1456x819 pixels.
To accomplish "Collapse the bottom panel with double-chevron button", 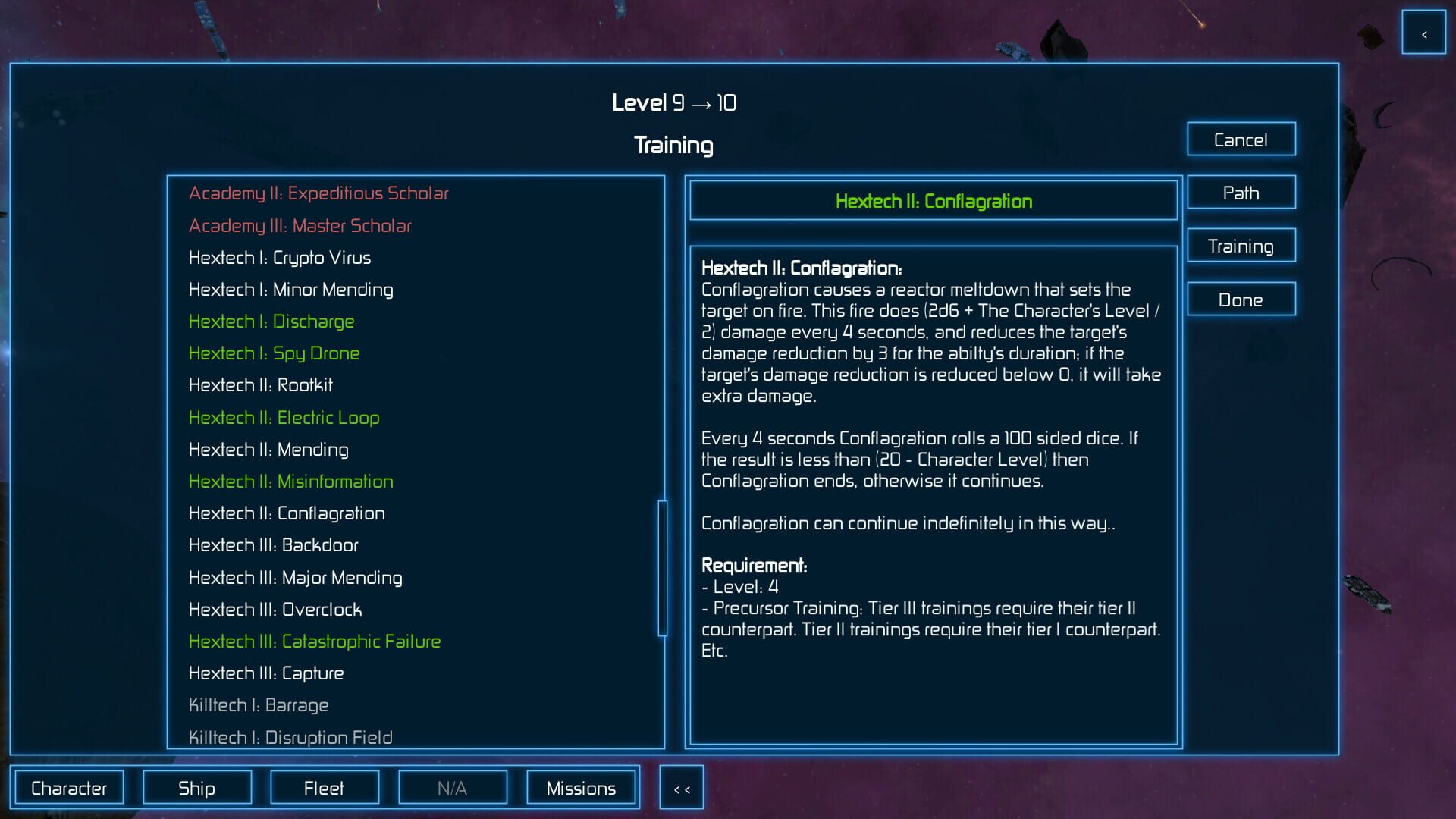I will click(x=681, y=787).
